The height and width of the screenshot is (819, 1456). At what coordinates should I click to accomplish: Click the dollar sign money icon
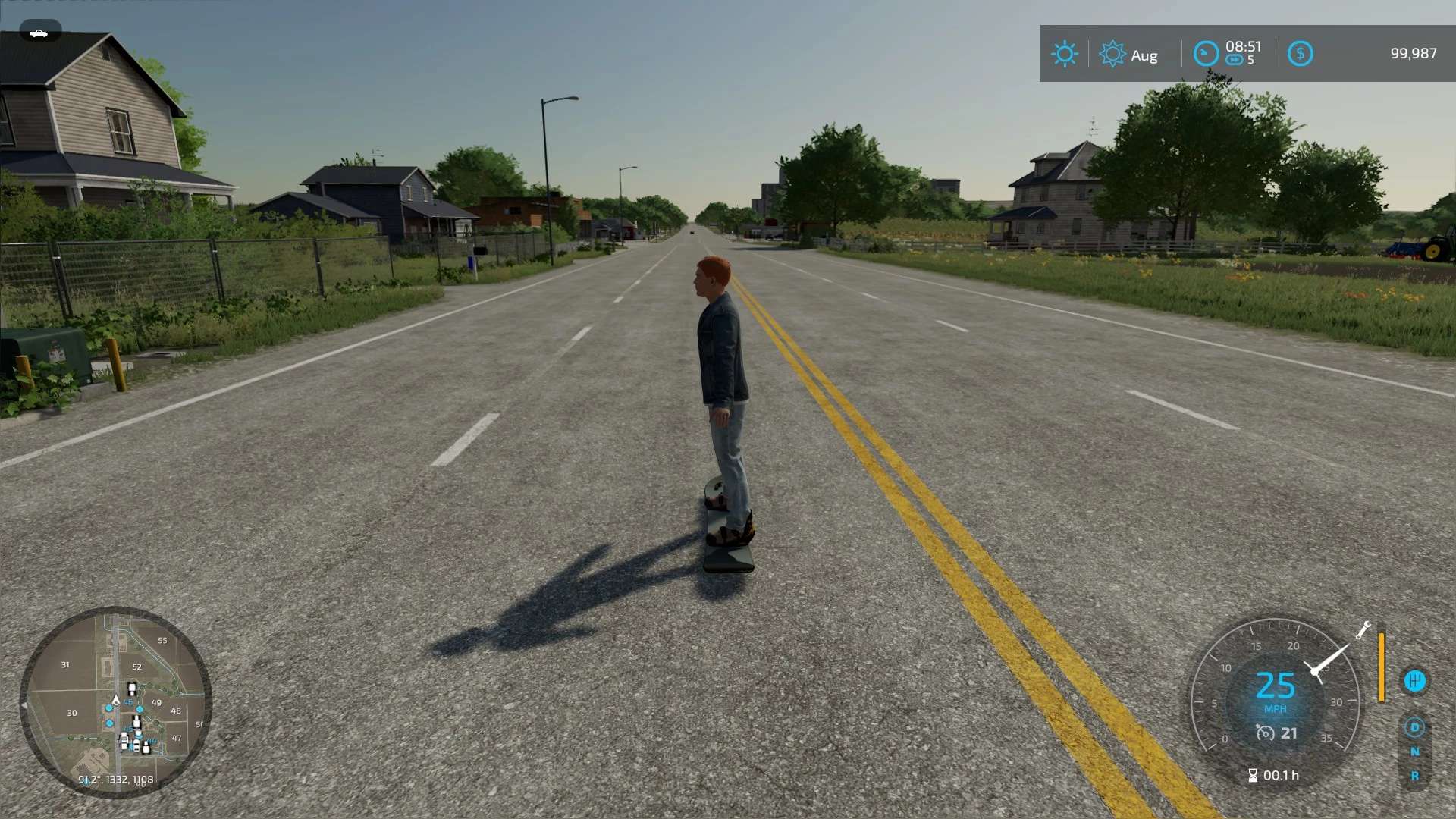pos(1300,54)
